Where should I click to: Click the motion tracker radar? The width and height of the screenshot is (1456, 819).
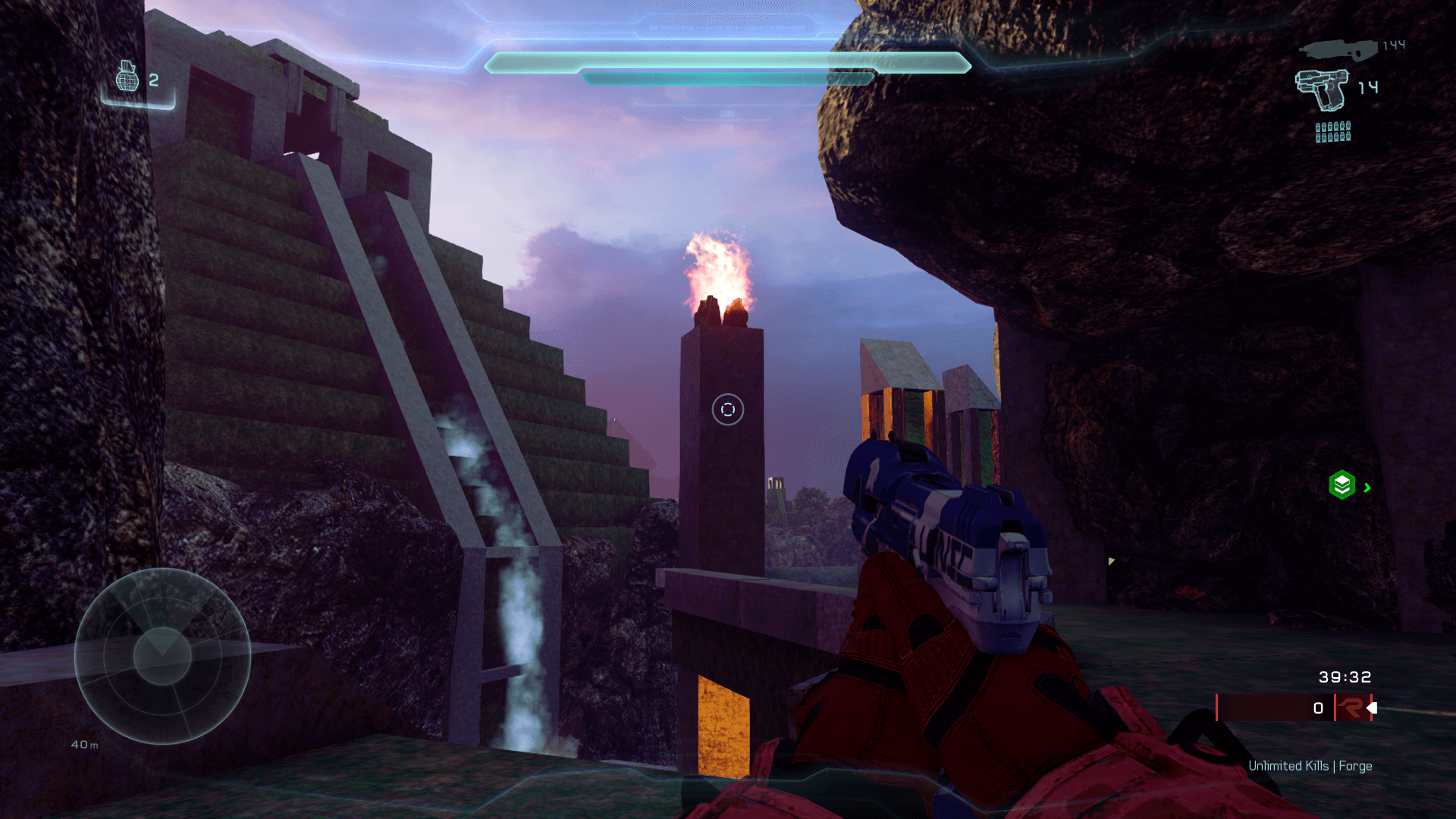[x=162, y=656]
